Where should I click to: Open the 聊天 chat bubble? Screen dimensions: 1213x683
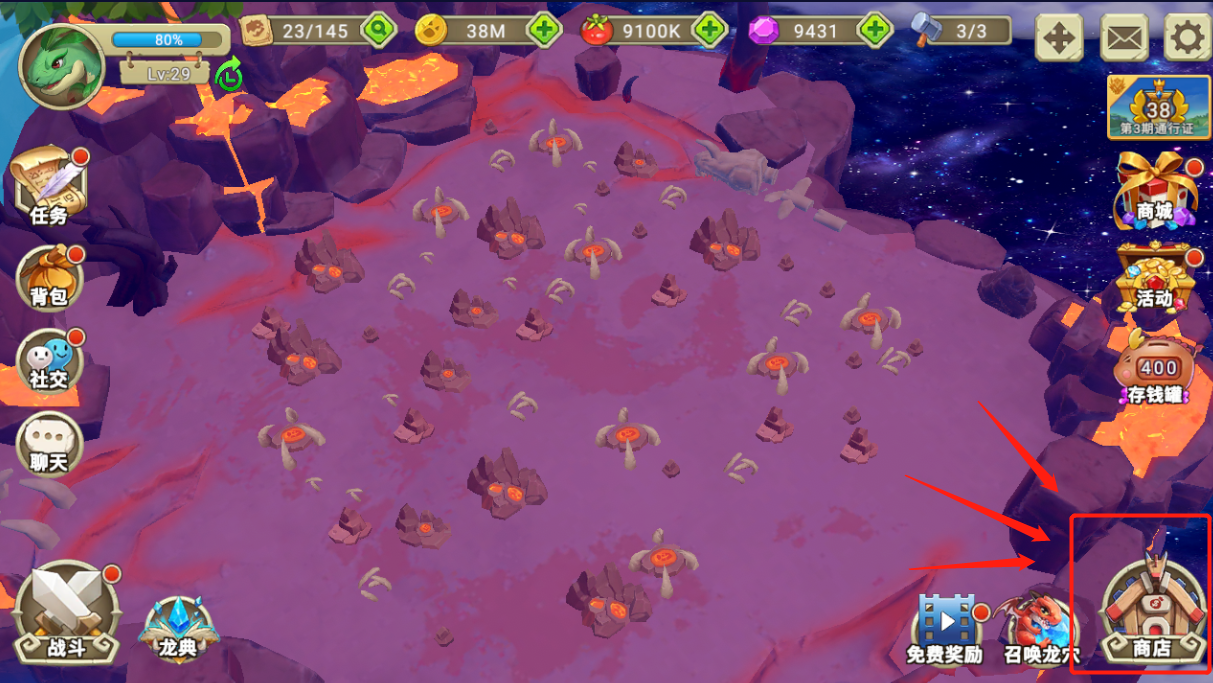pyautogui.click(x=49, y=445)
